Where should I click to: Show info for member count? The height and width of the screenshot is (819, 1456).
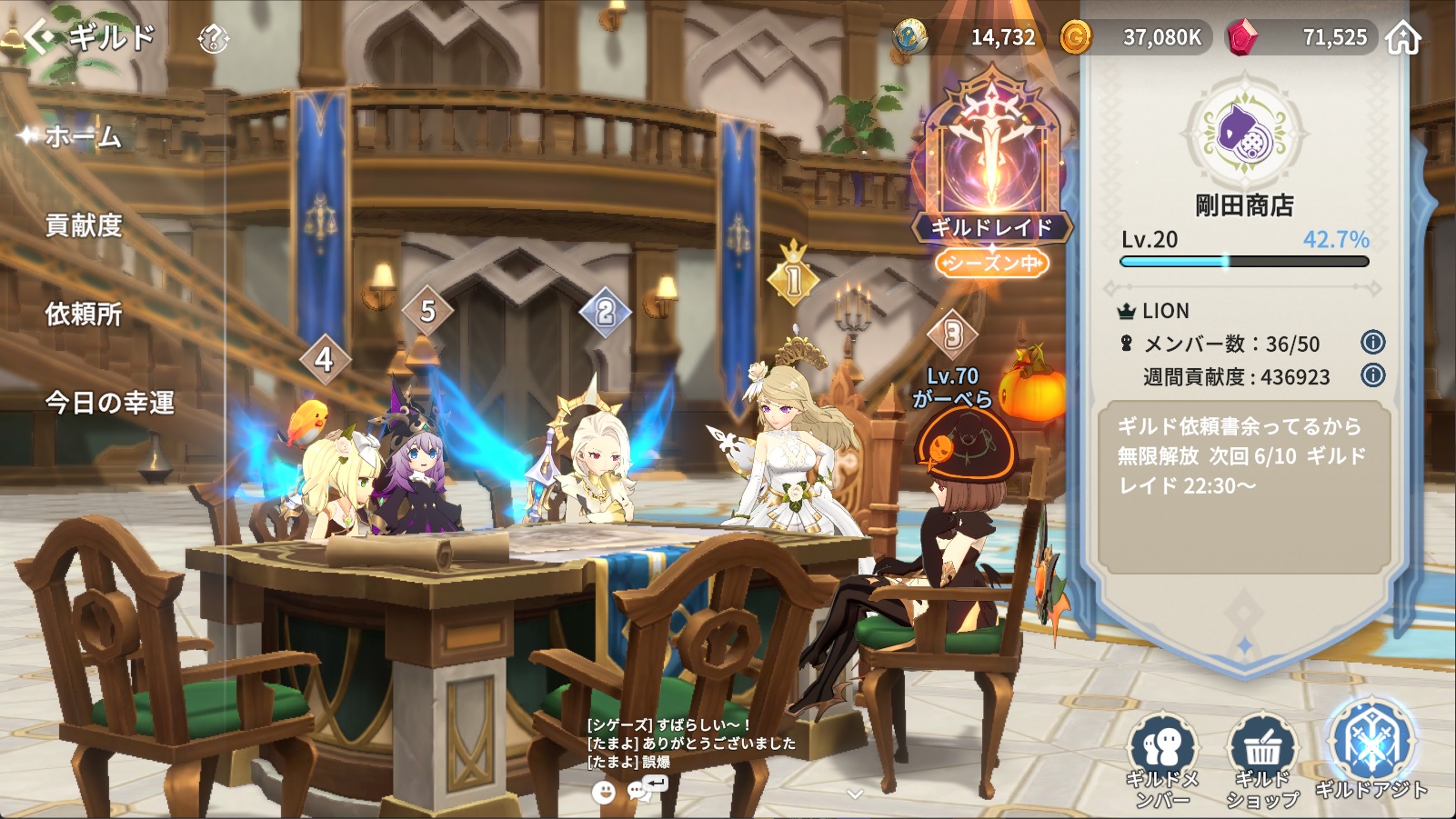[1372, 343]
